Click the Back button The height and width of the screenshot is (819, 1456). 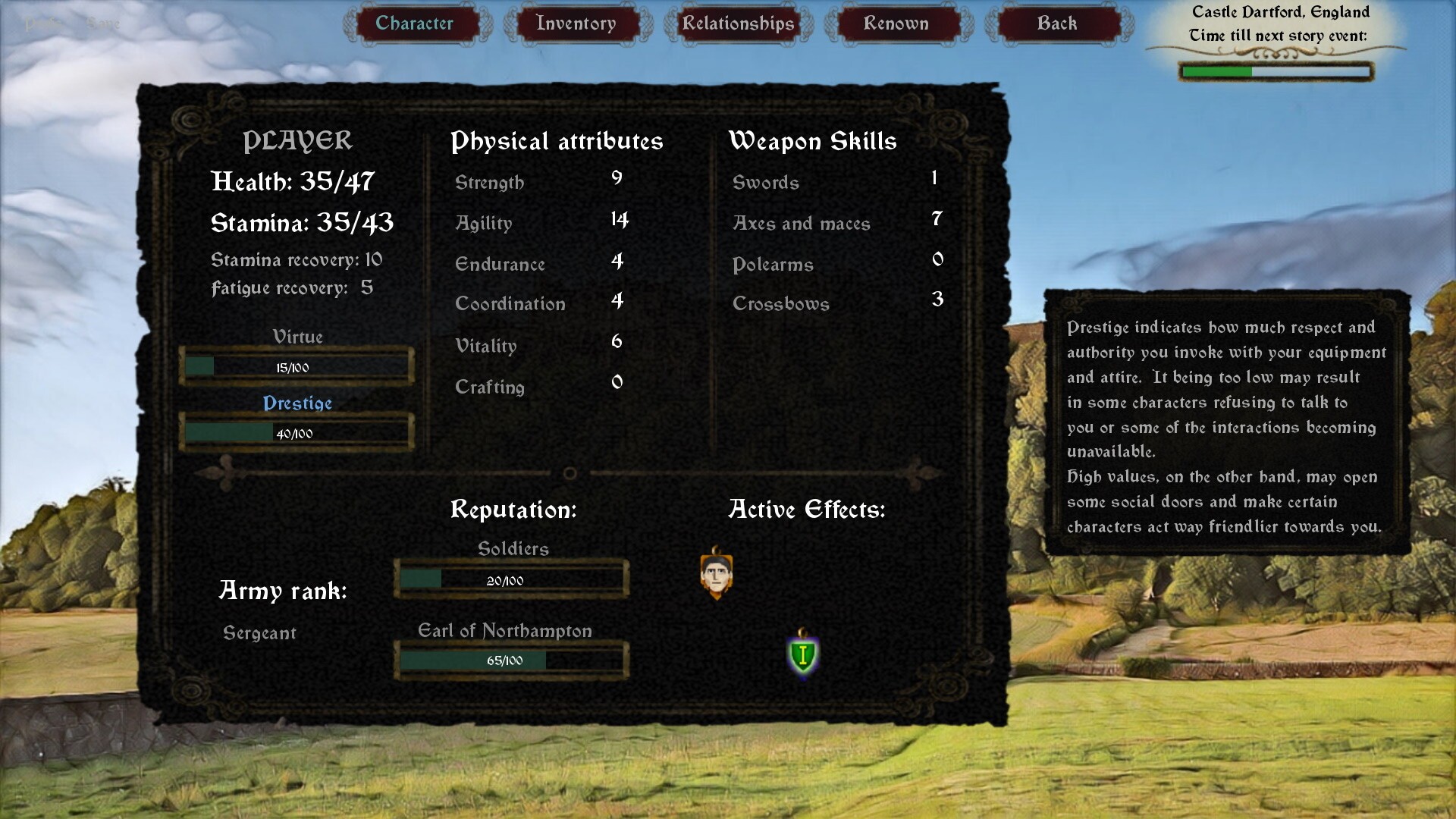(1057, 24)
